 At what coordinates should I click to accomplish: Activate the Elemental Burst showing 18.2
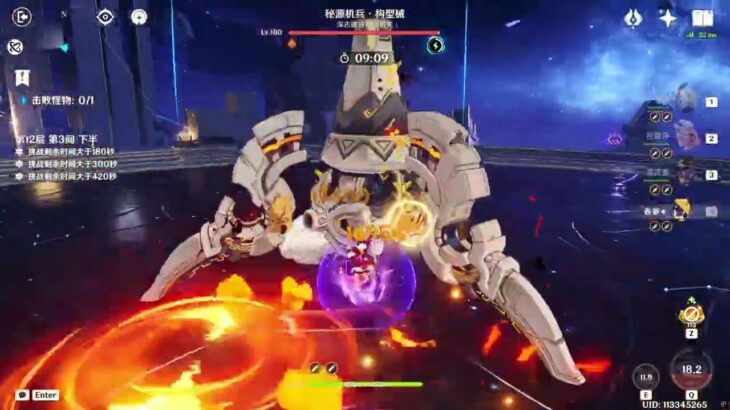691,370
